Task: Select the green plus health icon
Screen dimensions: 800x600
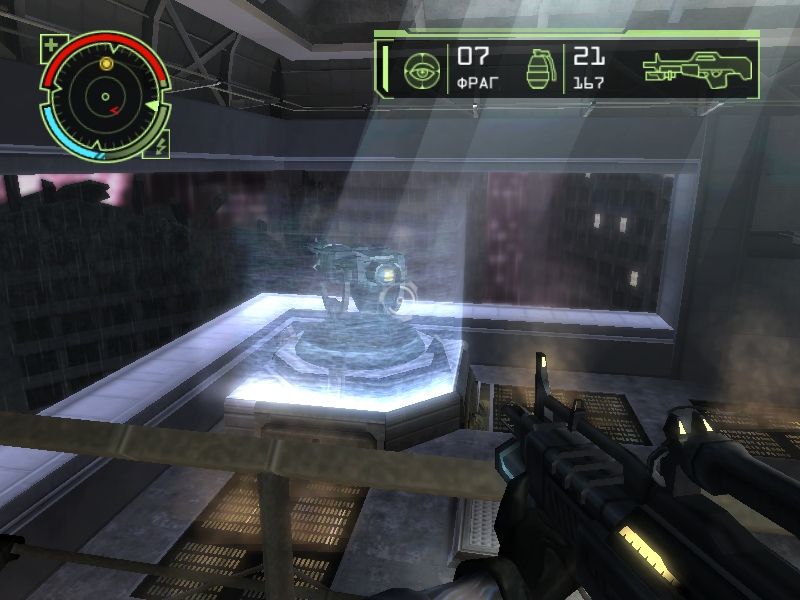Action: [x=51, y=45]
